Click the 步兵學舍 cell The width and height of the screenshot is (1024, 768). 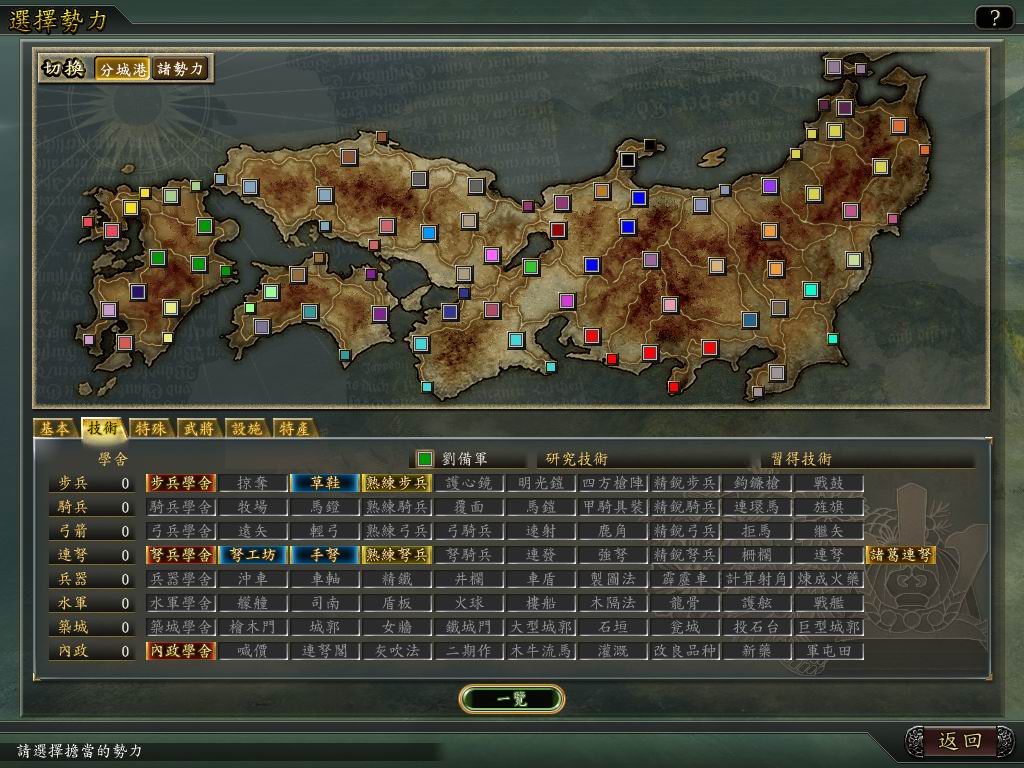(x=181, y=483)
